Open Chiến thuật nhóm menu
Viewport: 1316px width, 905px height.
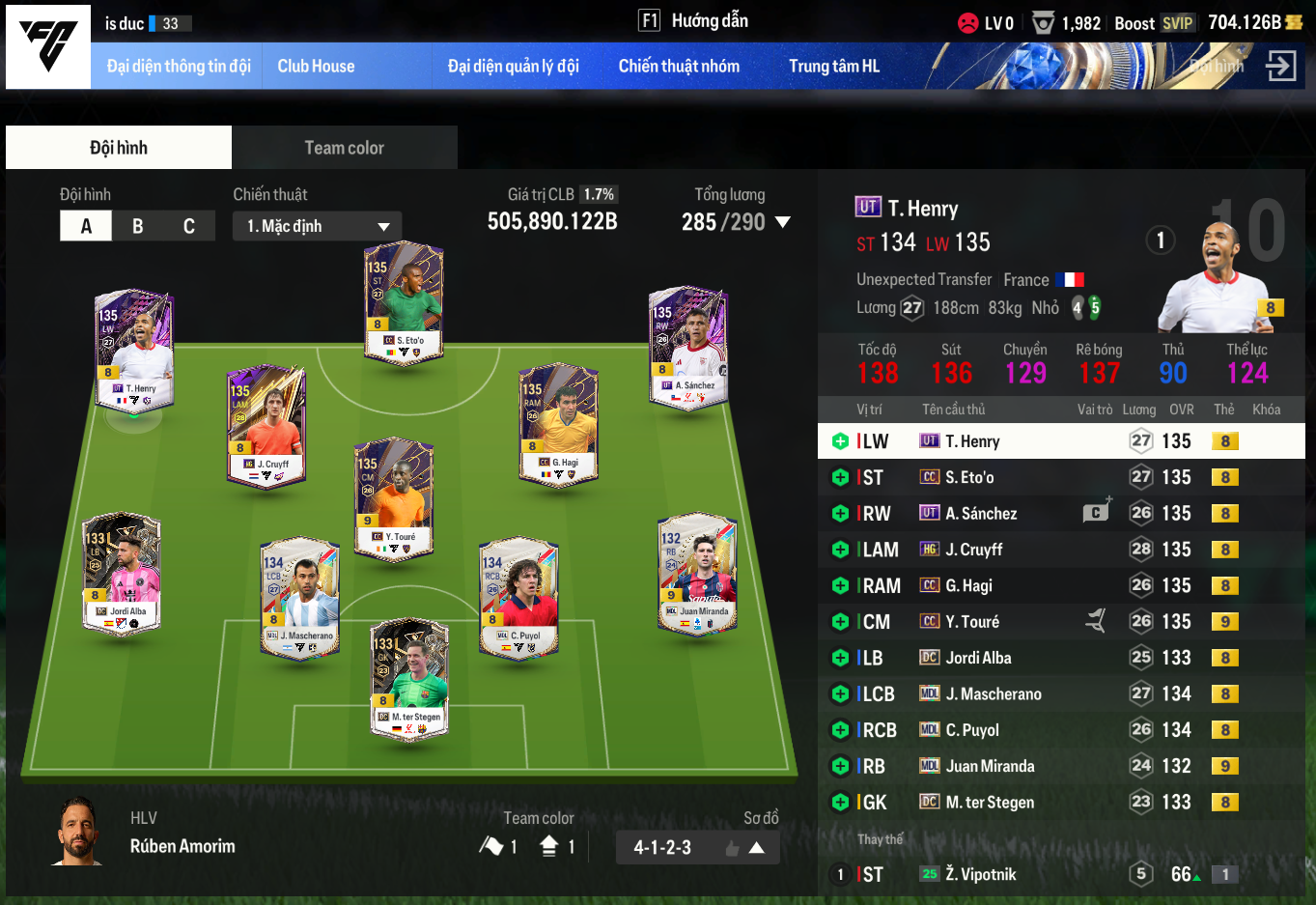coord(679,67)
